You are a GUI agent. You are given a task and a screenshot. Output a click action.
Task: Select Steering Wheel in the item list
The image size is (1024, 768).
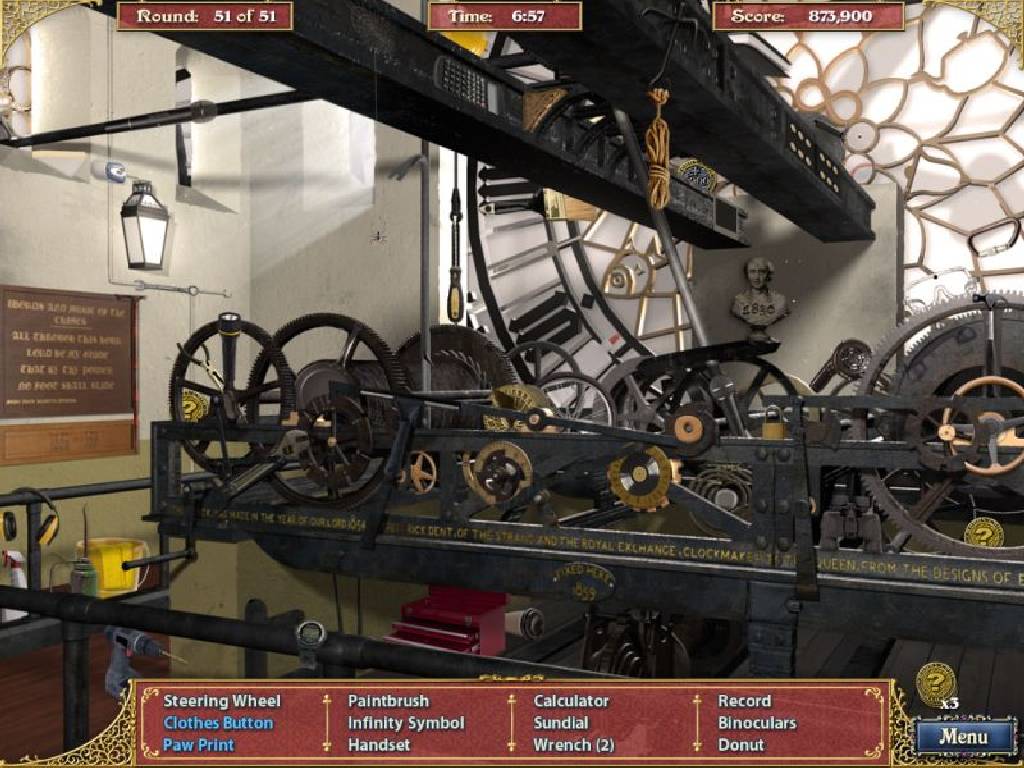point(222,701)
